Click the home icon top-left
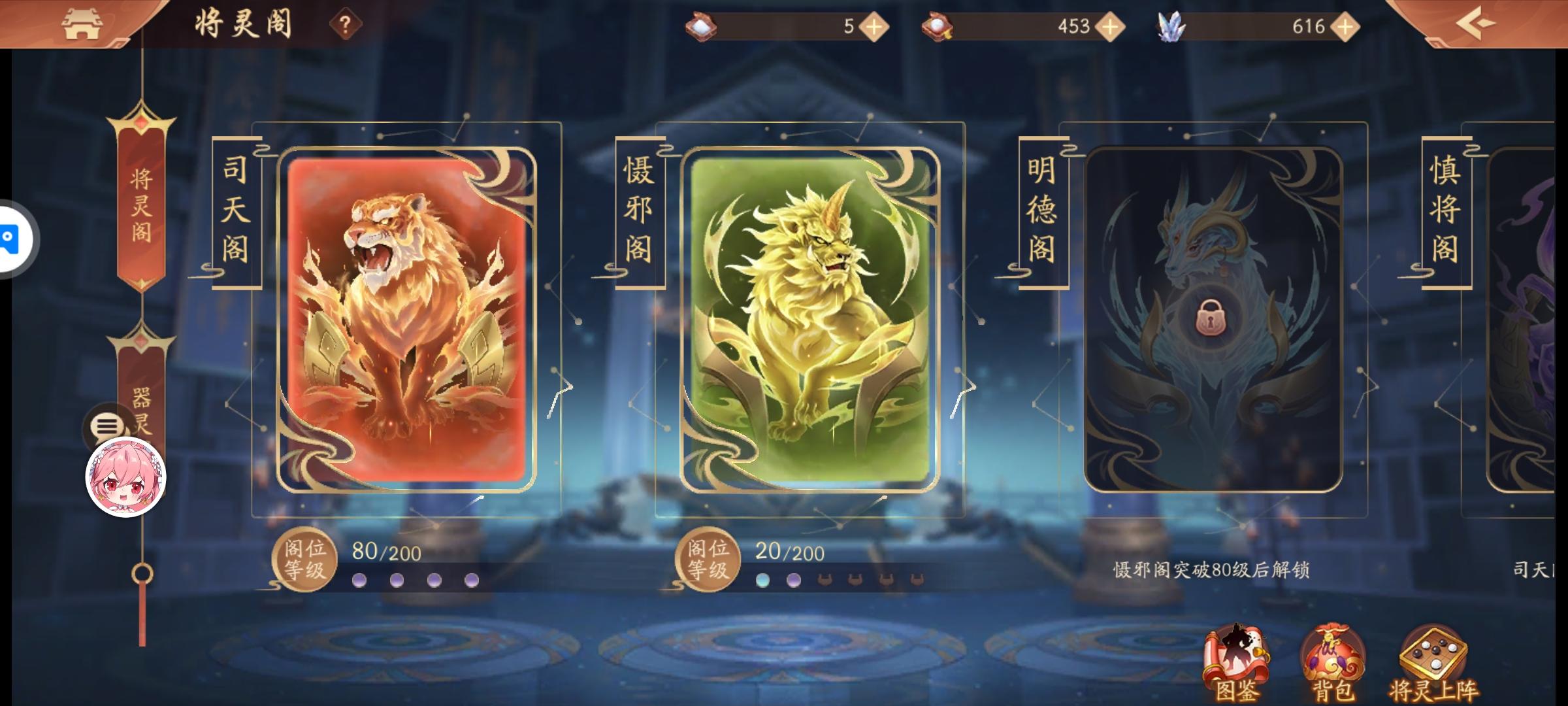This screenshot has width=1568, height=706. coord(84,24)
